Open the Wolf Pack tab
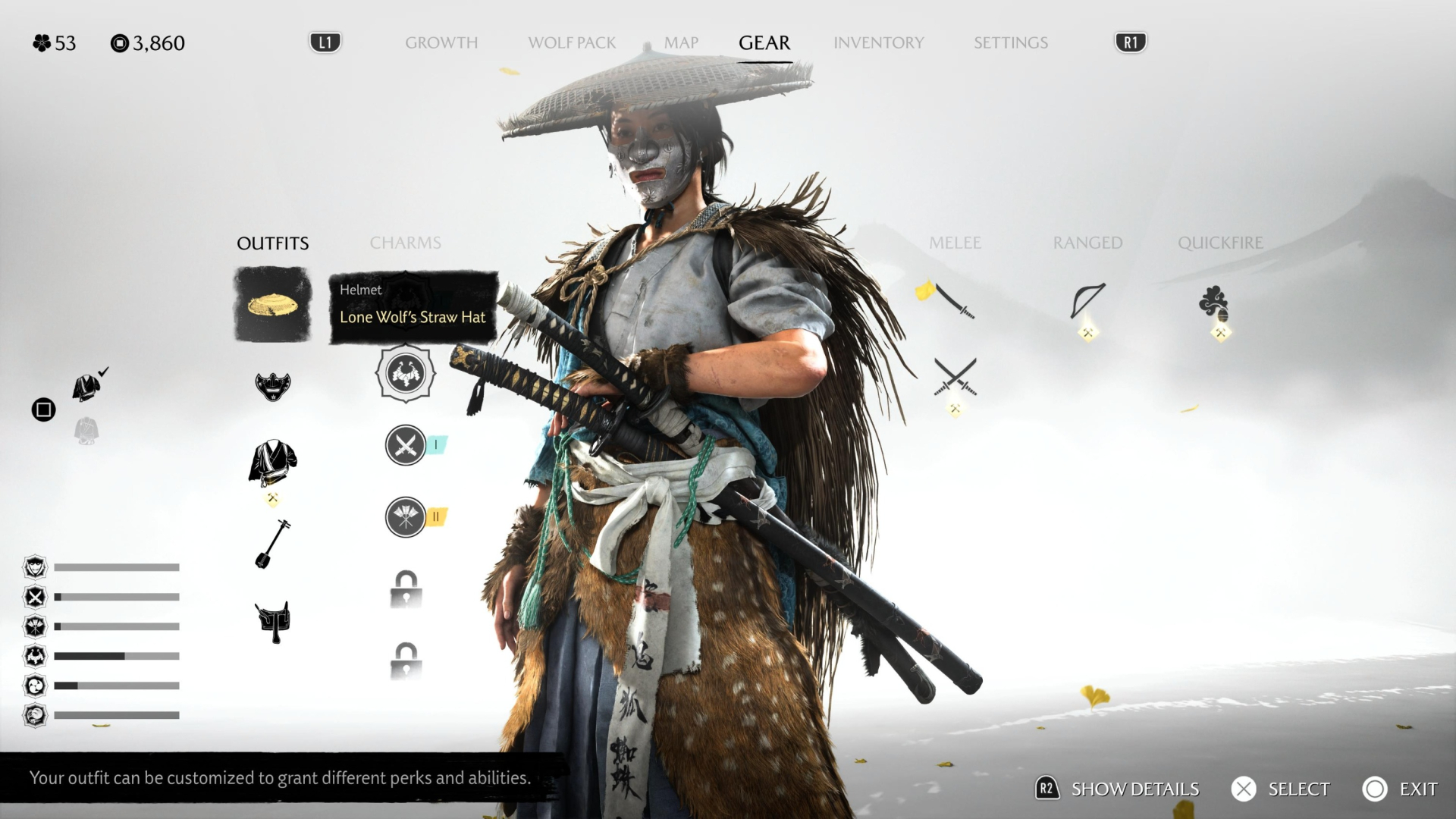Image resolution: width=1456 pixels, height=819 pixels. [x=572, y=43]
